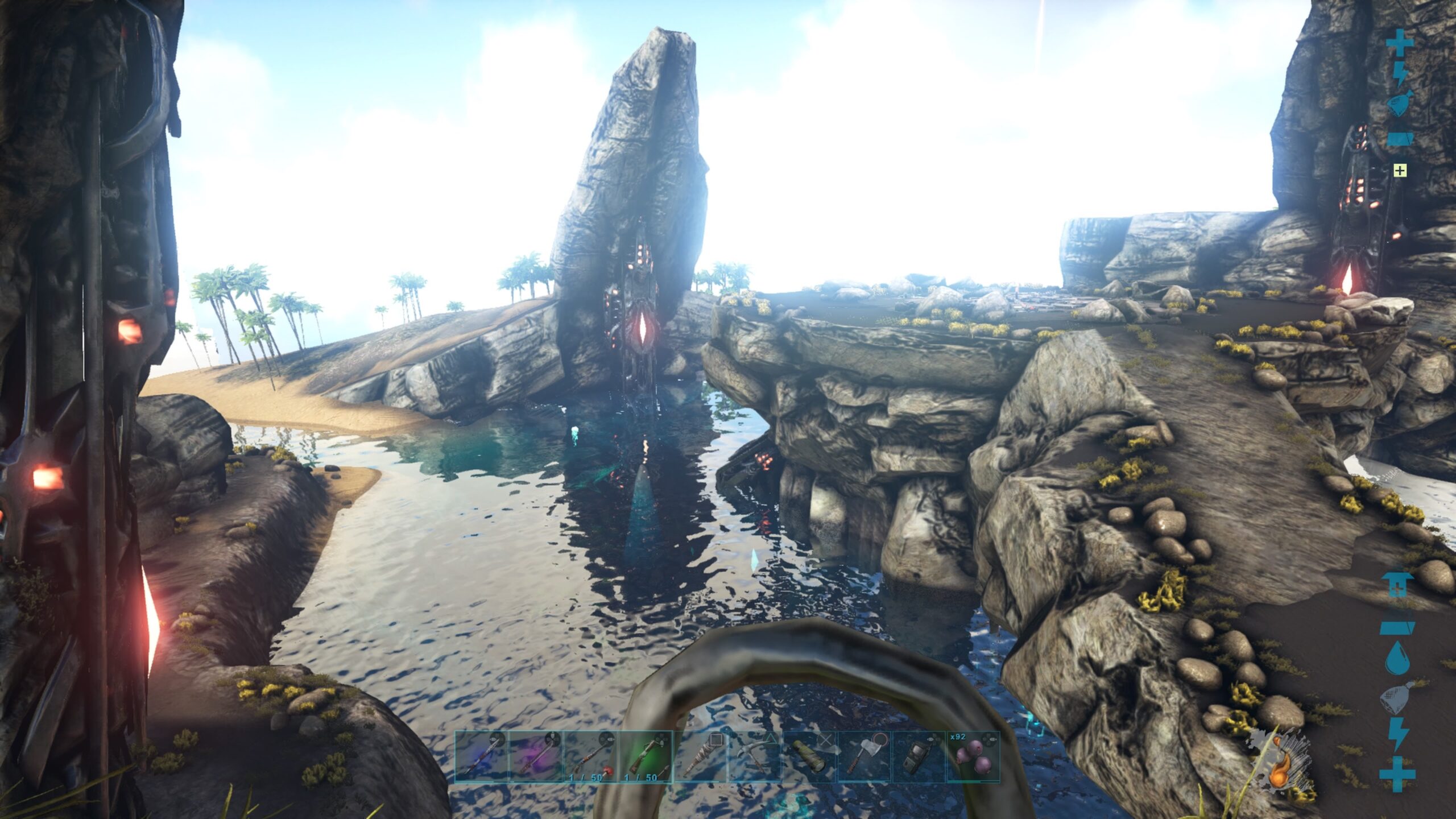1456x819 pixels.
Task: Equip the rifle loaded with red dart
Action: pos(590,756)
